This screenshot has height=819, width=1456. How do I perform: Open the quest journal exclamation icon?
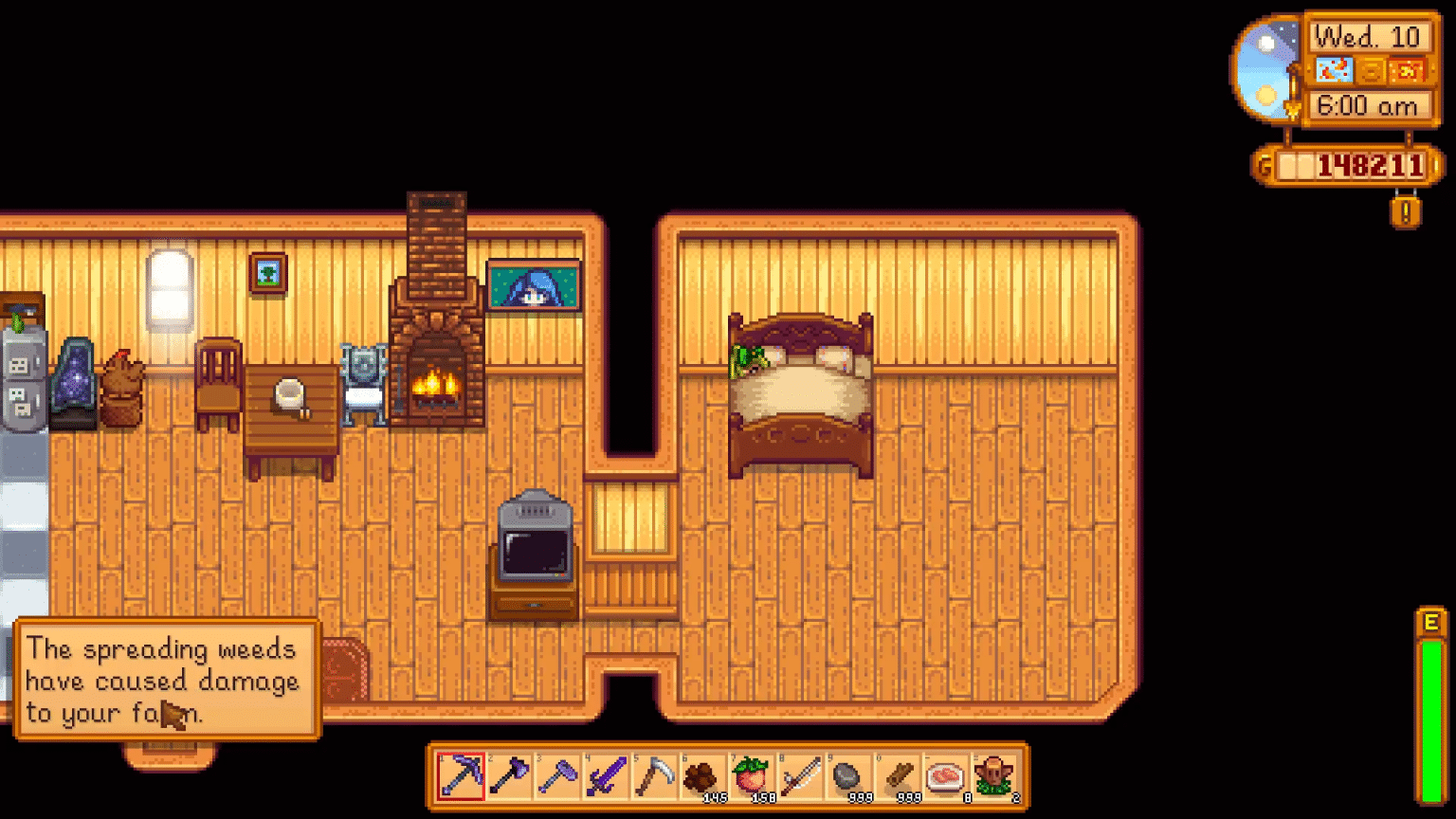pyautogui.click(x=1407, y=214)
